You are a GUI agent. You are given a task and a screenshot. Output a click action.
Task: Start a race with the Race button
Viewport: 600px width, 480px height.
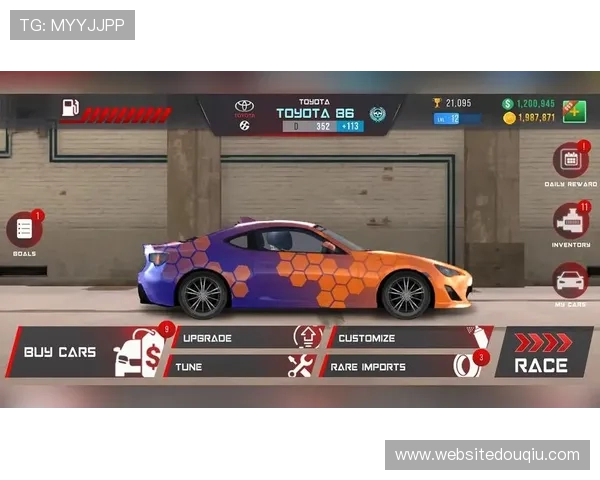pyautogui.click(x=542, y=353)
